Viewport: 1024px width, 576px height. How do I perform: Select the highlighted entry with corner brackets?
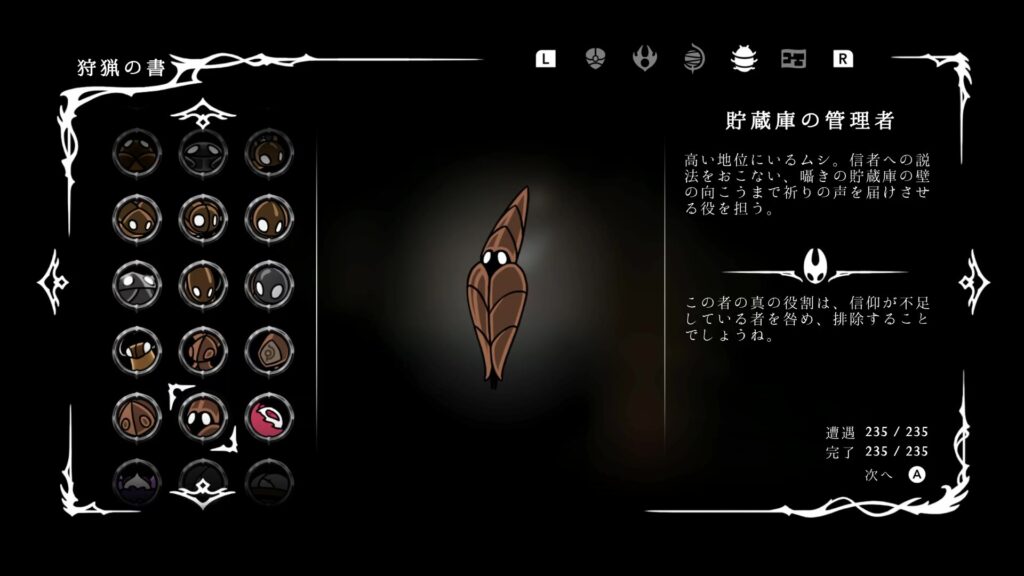click(x=202, y=415)
